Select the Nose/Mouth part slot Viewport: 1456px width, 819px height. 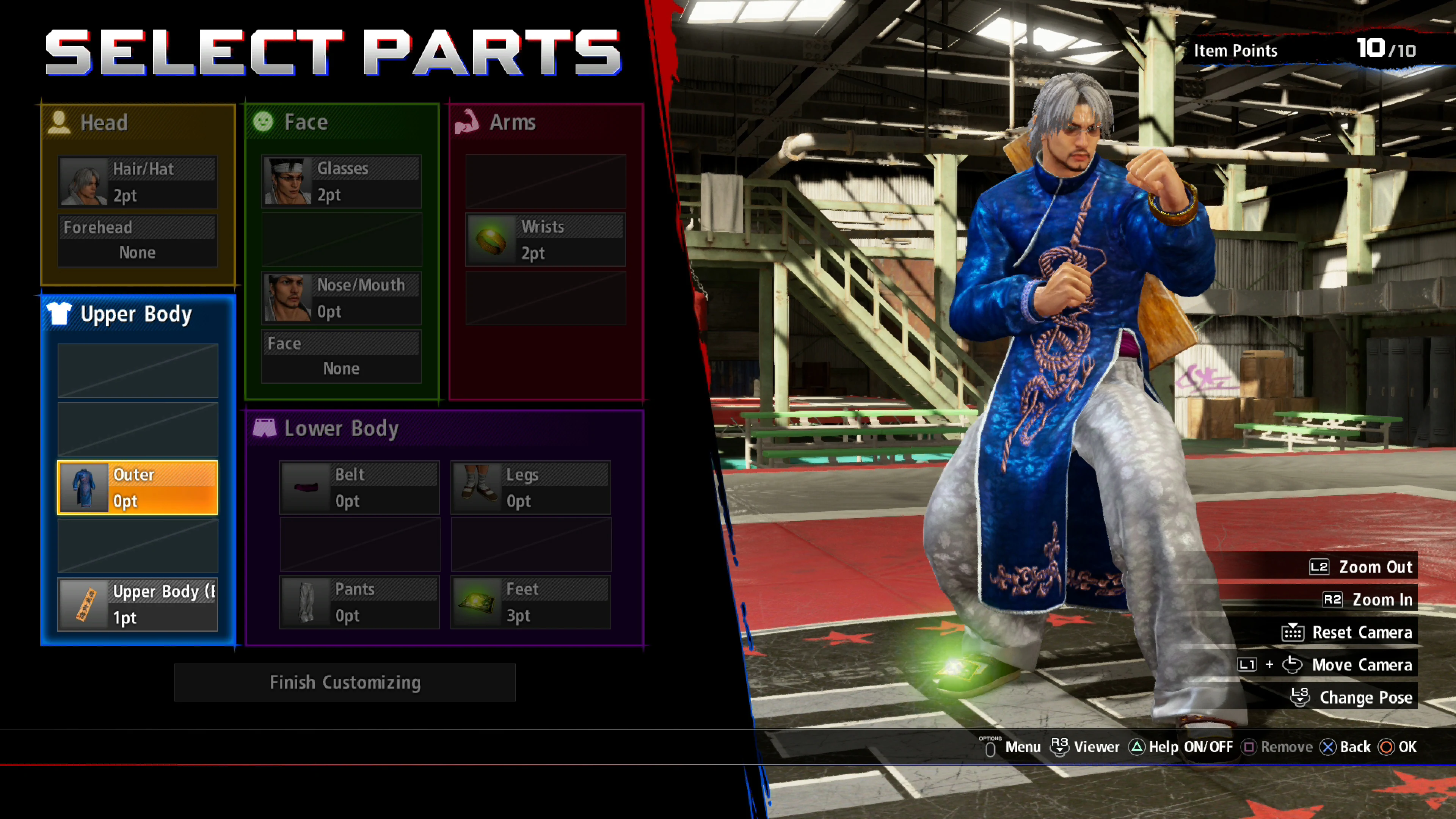point(341,298)
